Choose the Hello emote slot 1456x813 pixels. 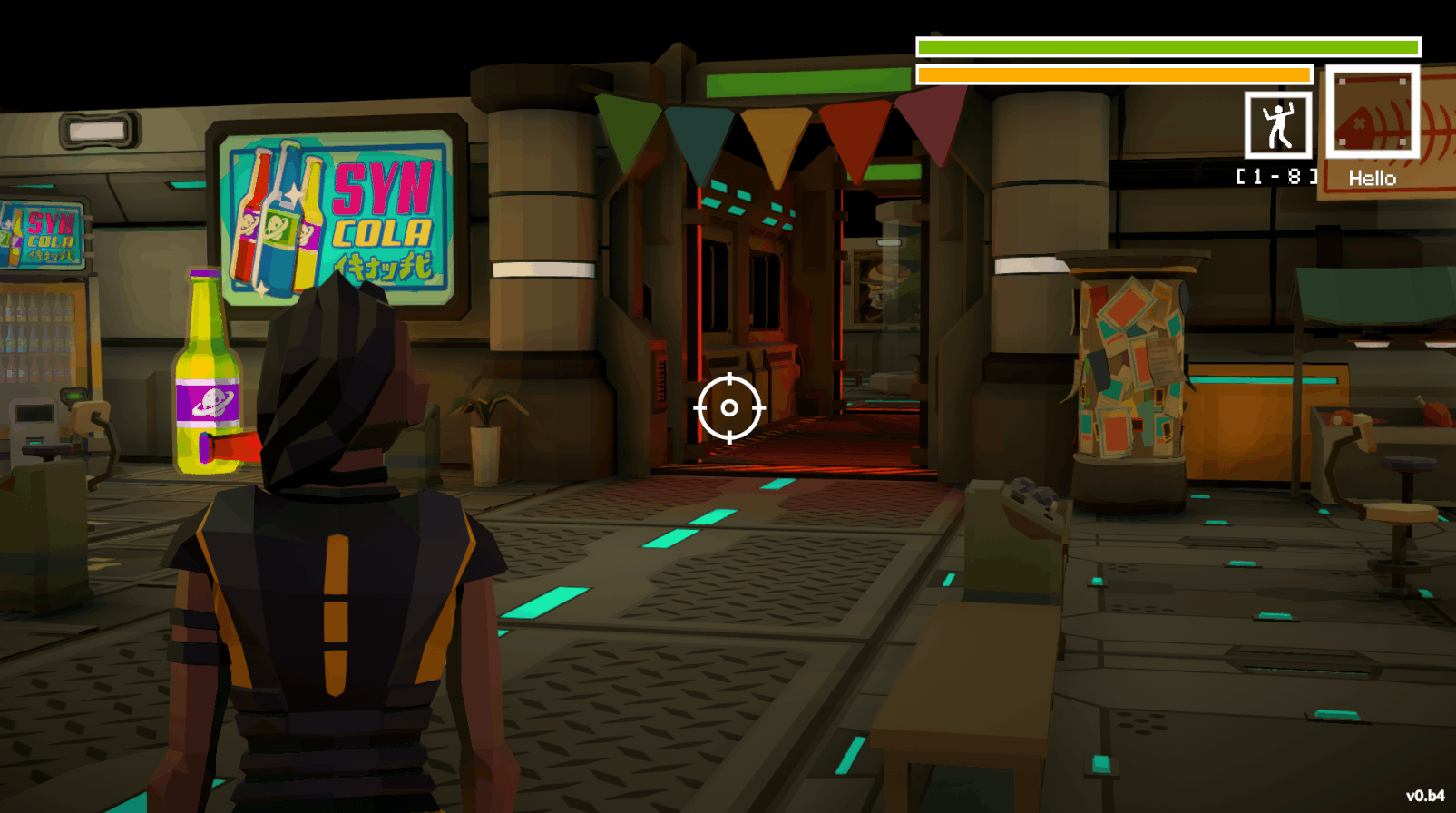[1372, 113]
